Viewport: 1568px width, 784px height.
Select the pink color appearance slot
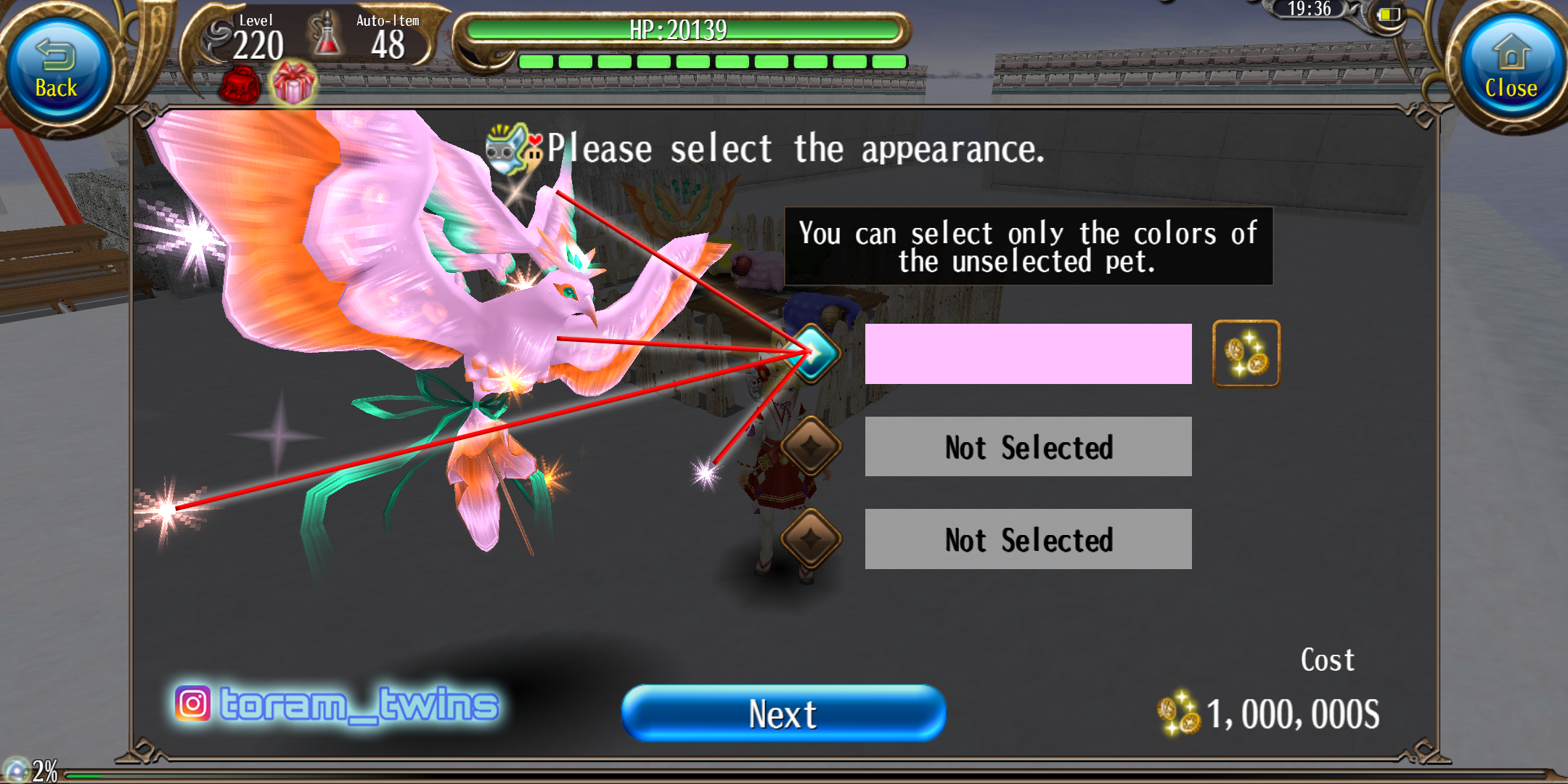(x=1028, y=354)
